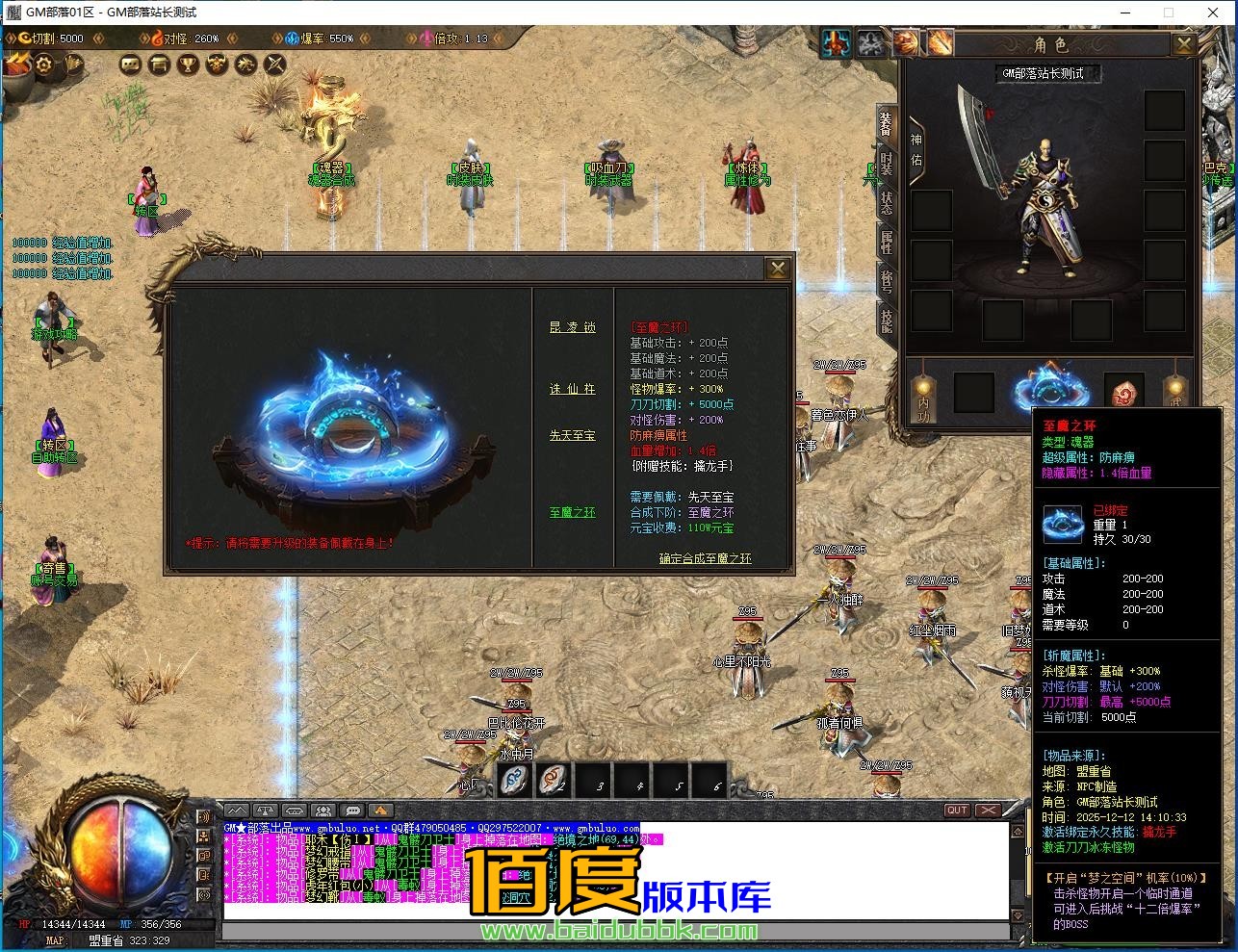Open the gear settings icon

(44, 65)
